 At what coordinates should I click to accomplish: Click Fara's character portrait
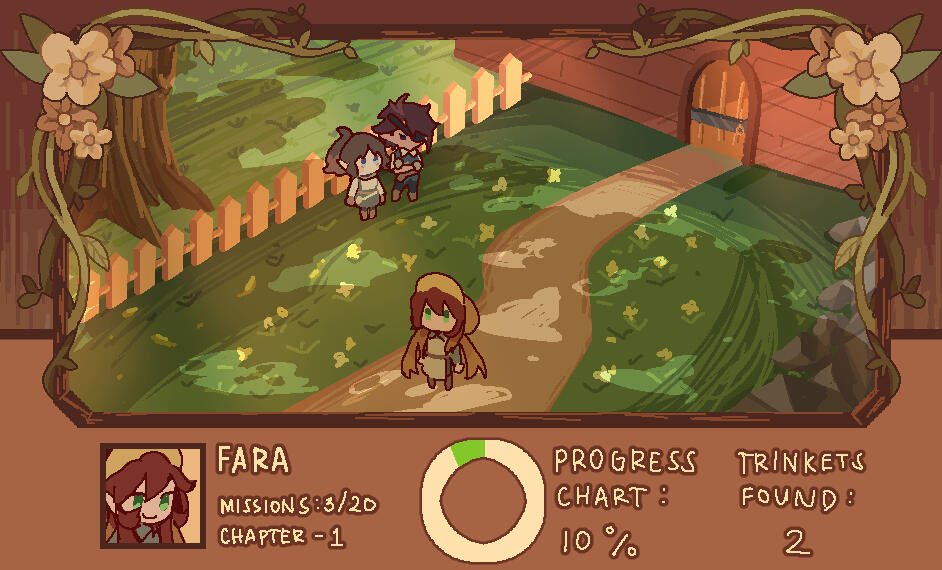152,496
